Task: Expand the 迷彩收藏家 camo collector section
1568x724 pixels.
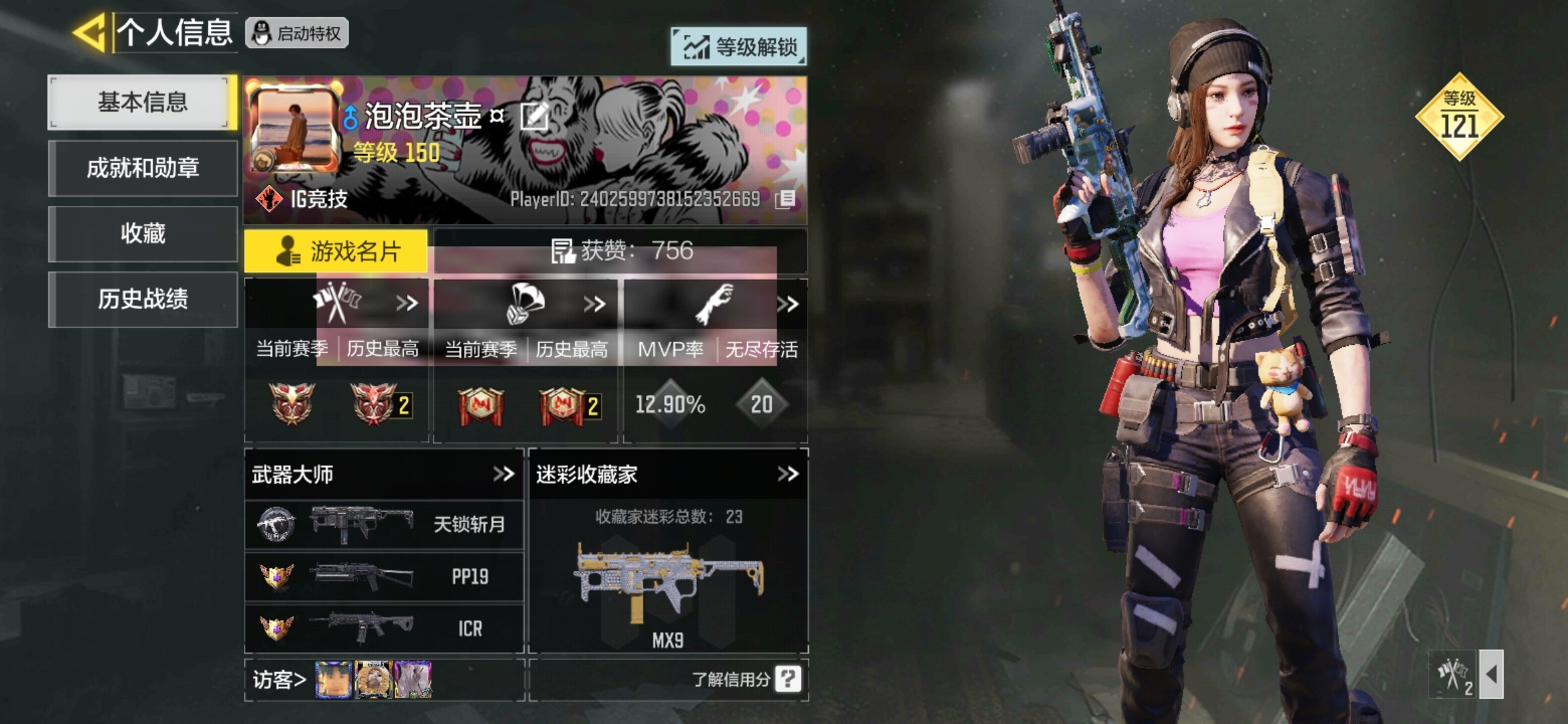Action: (x=788, y=474)
